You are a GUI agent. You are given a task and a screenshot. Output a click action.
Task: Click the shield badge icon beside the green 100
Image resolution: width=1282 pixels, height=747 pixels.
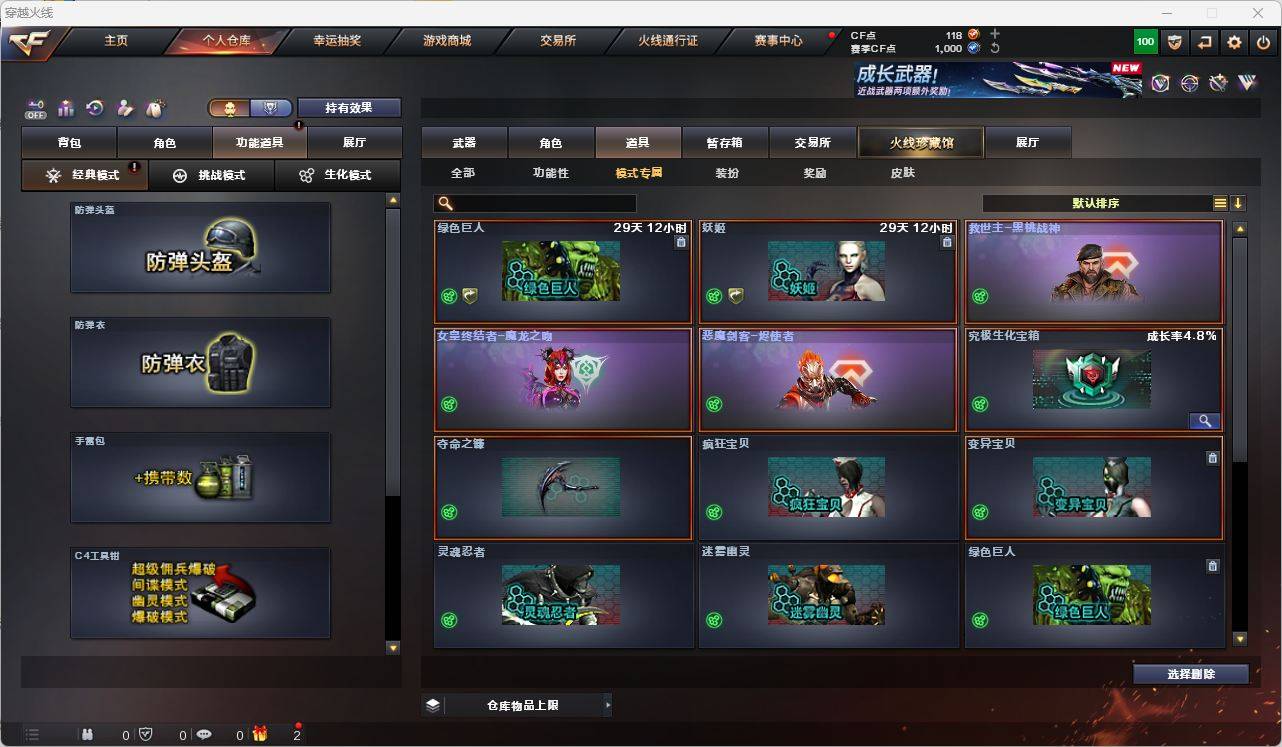(1174, 41)
